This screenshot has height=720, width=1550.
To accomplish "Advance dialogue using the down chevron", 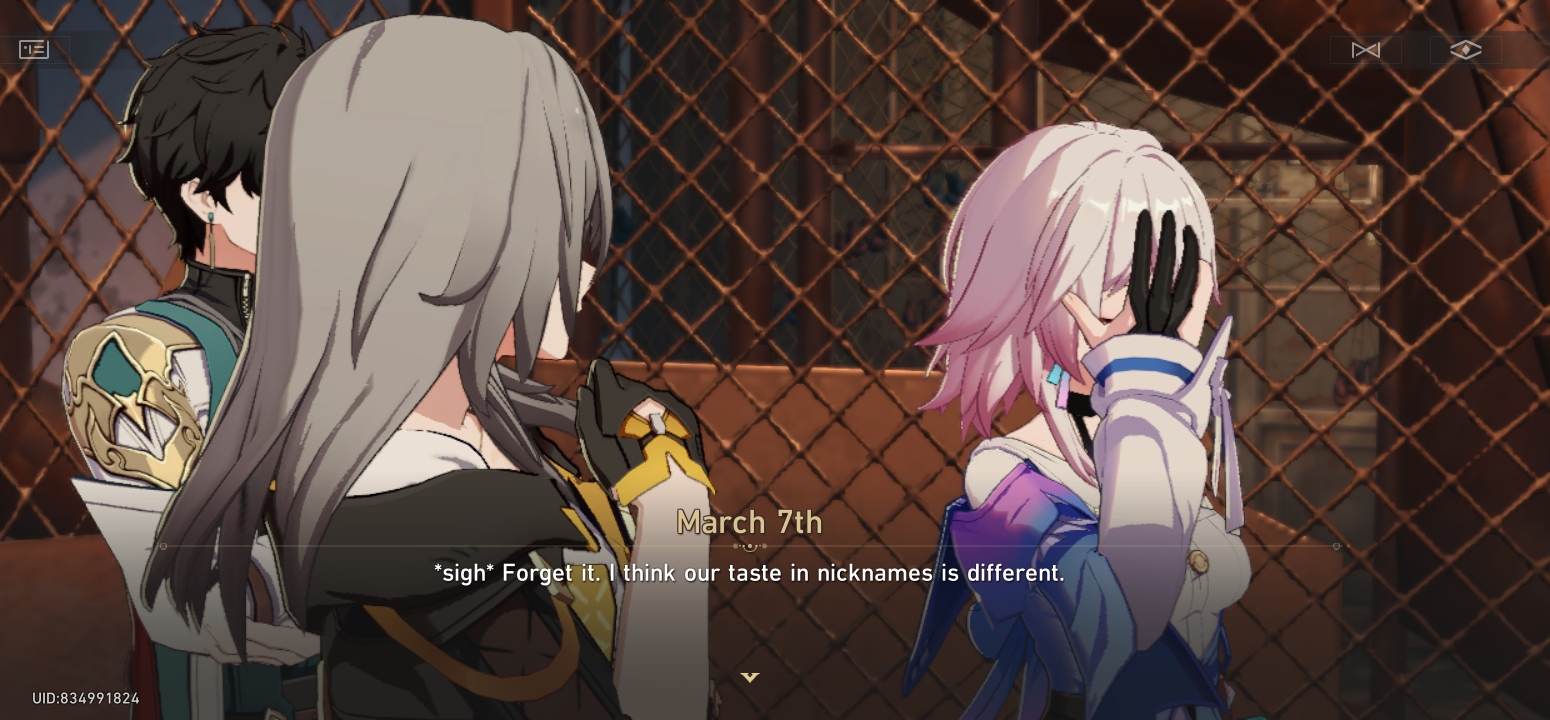I will [749, 676].
